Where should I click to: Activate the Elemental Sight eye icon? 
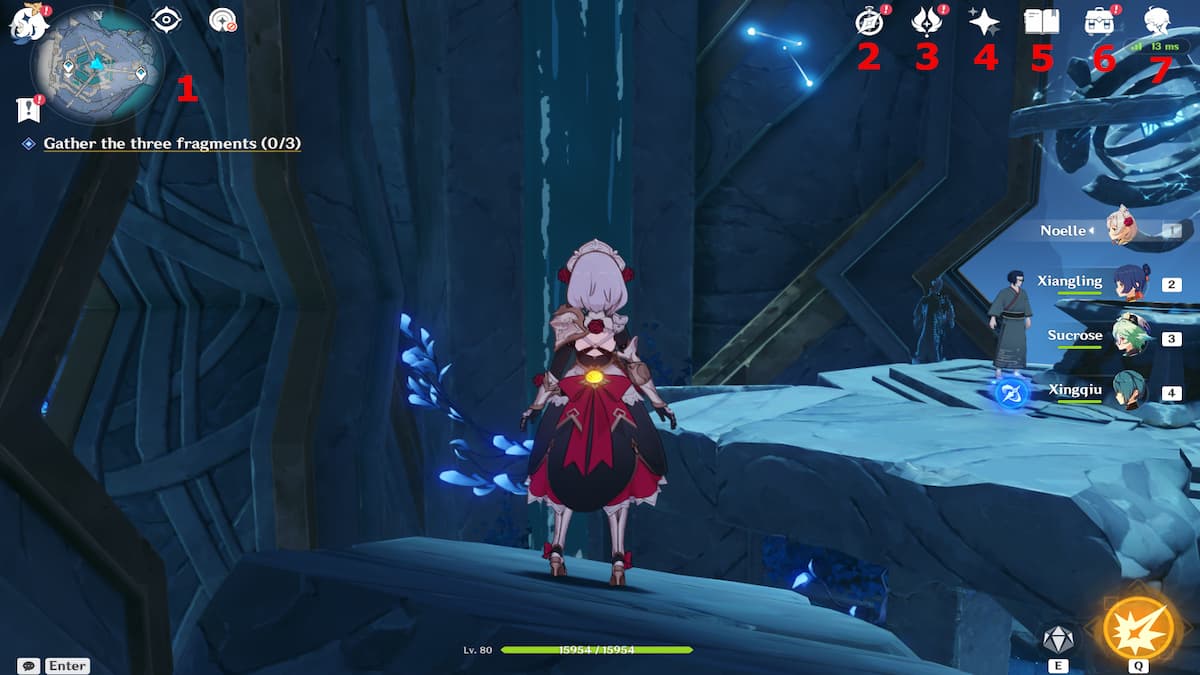[165, 19]
